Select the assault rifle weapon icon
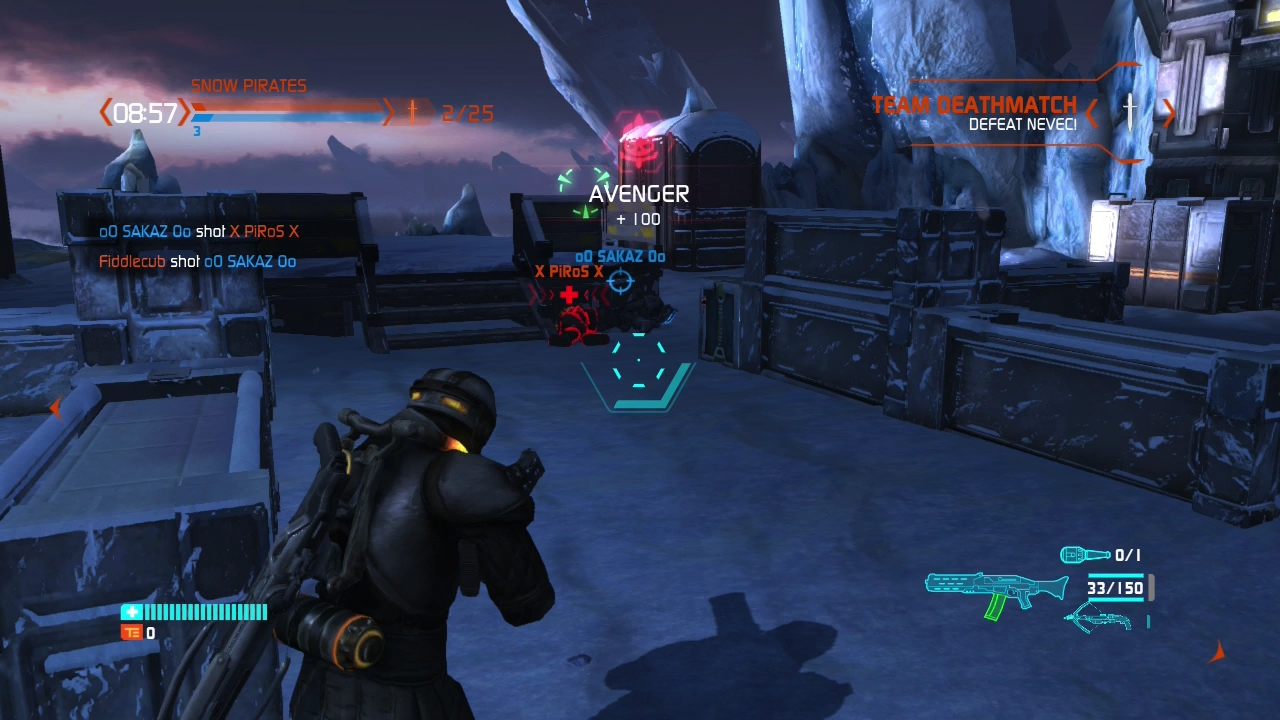1280x720 pixels. point(996,592)
